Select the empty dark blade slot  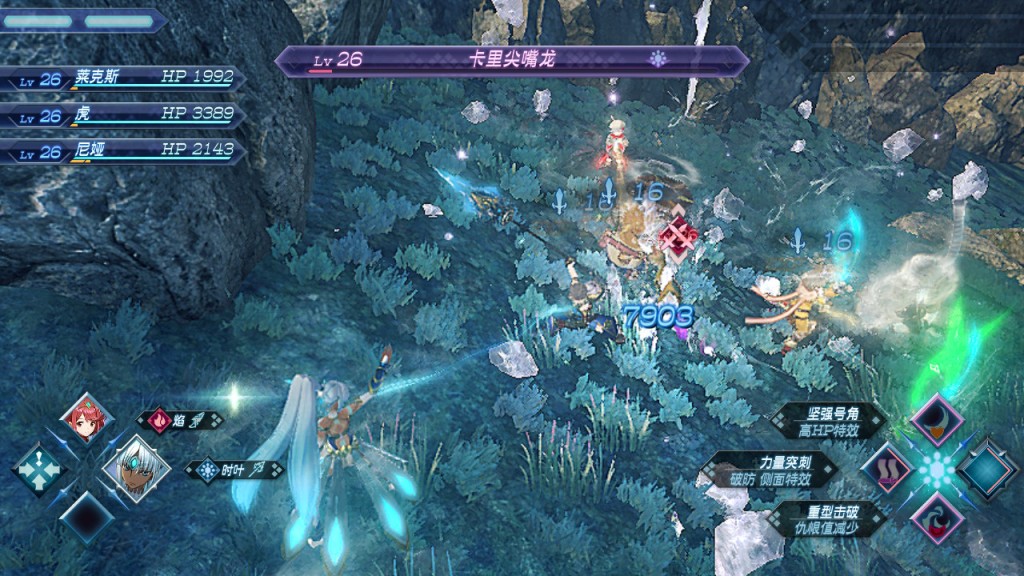point(87,514)
